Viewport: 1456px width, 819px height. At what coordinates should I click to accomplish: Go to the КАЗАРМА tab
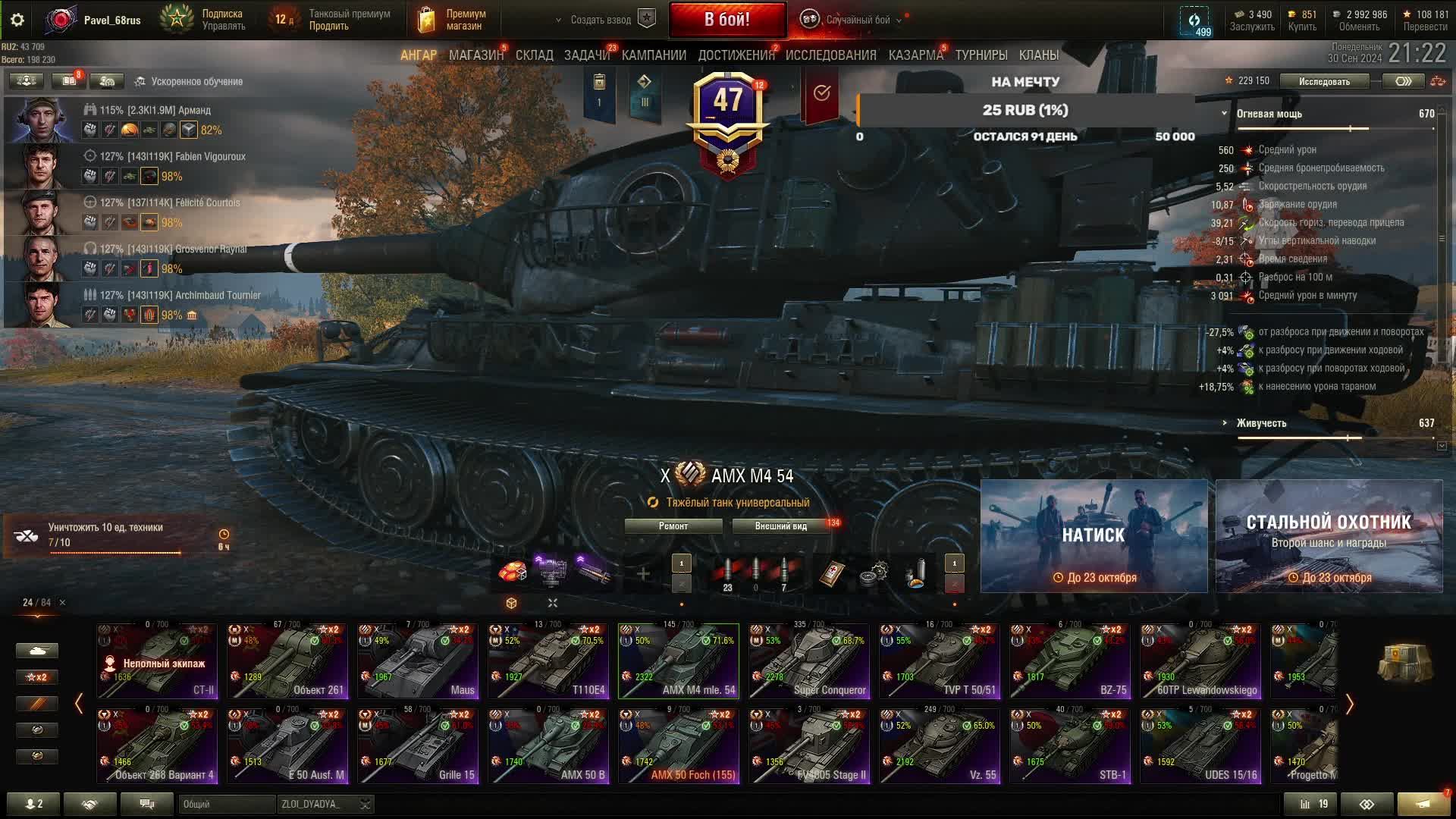pos(915,55)
